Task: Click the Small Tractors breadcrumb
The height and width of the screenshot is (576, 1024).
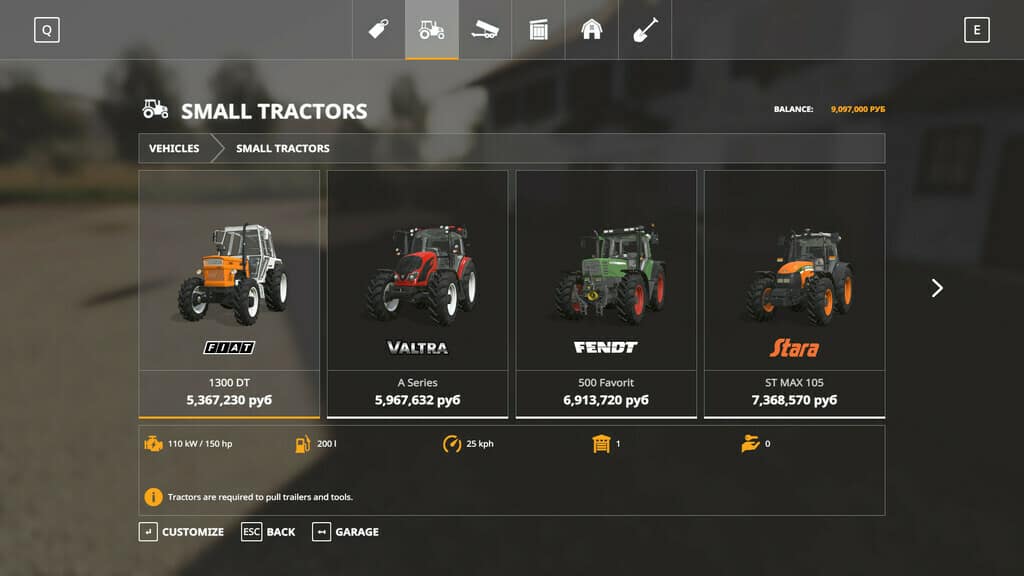Action: (x=283, y=148)
